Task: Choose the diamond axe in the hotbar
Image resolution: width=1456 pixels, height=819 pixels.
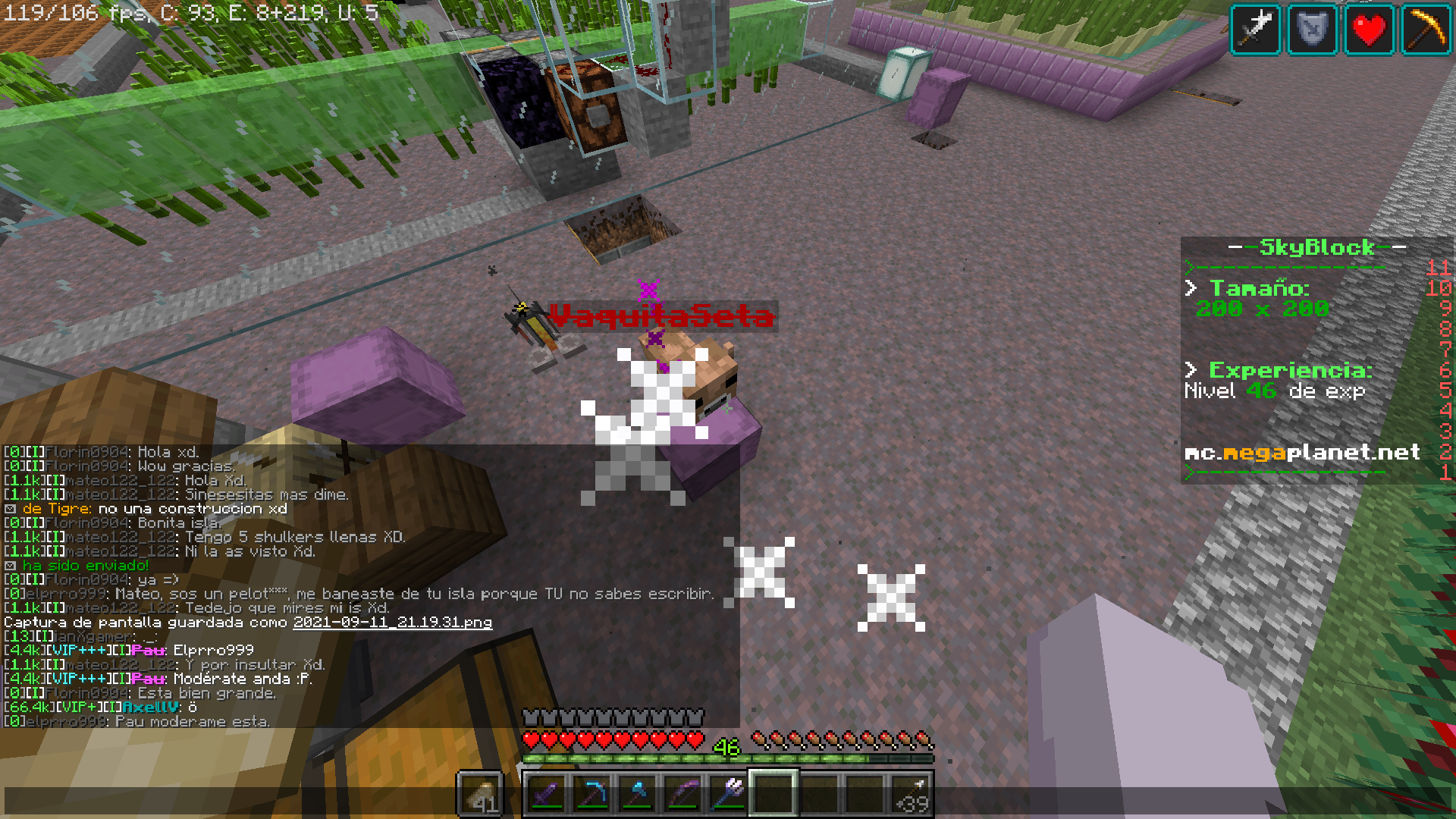Action: 637,794
